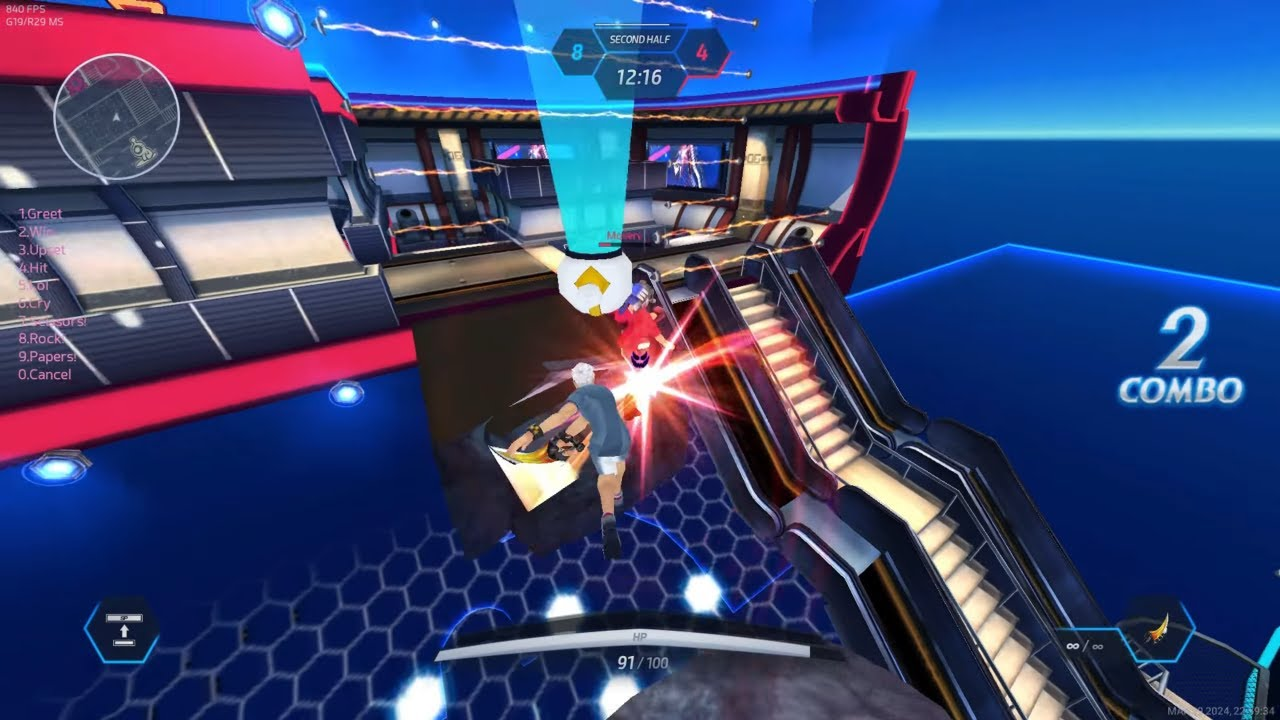This screenshot has width=1280, height=720.
Task: Click the circular minimap
Action: point(116,118)
